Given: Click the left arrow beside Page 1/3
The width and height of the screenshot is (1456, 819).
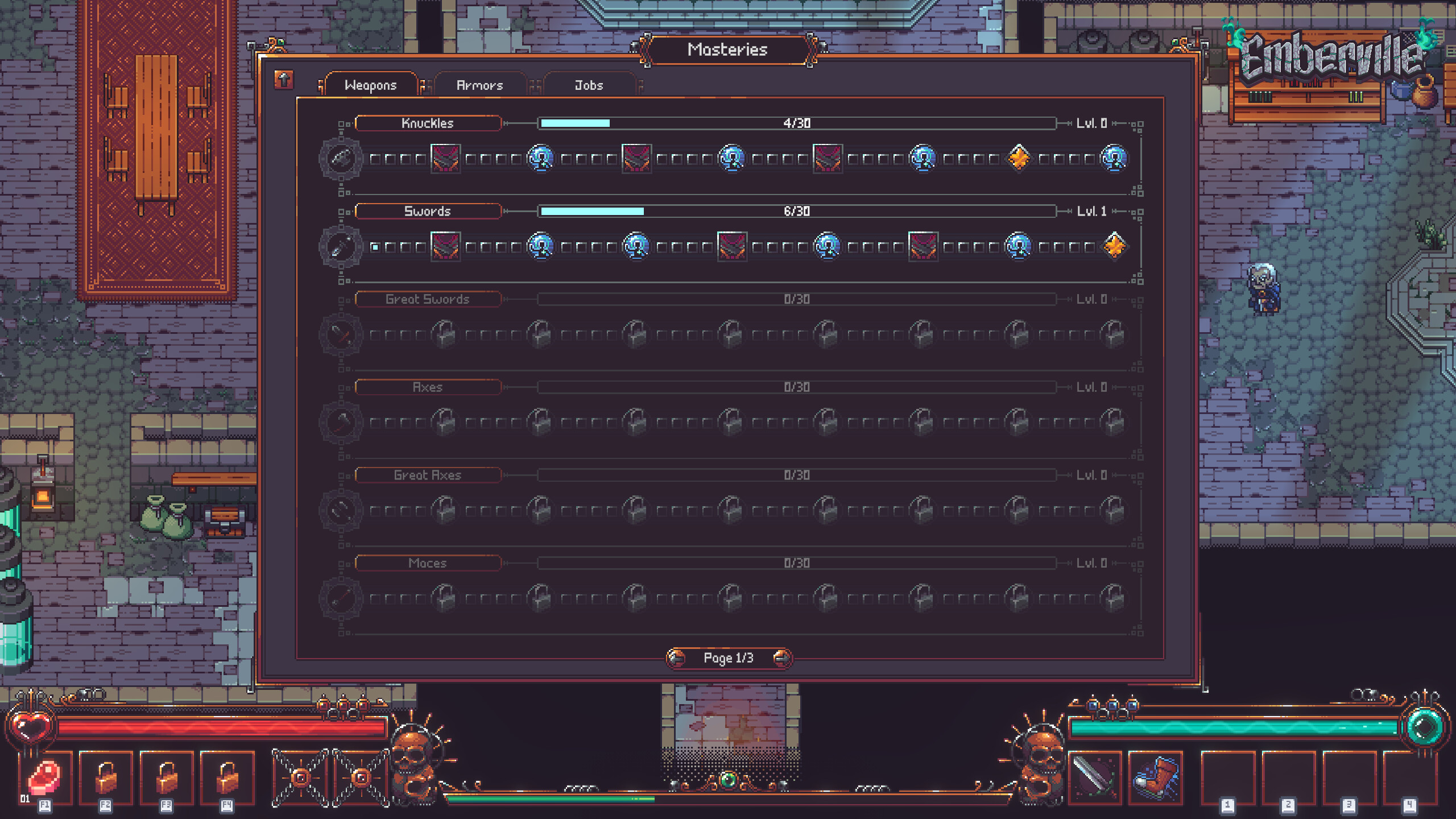Looking at the screenshot, I should click(x=675, y=658).
